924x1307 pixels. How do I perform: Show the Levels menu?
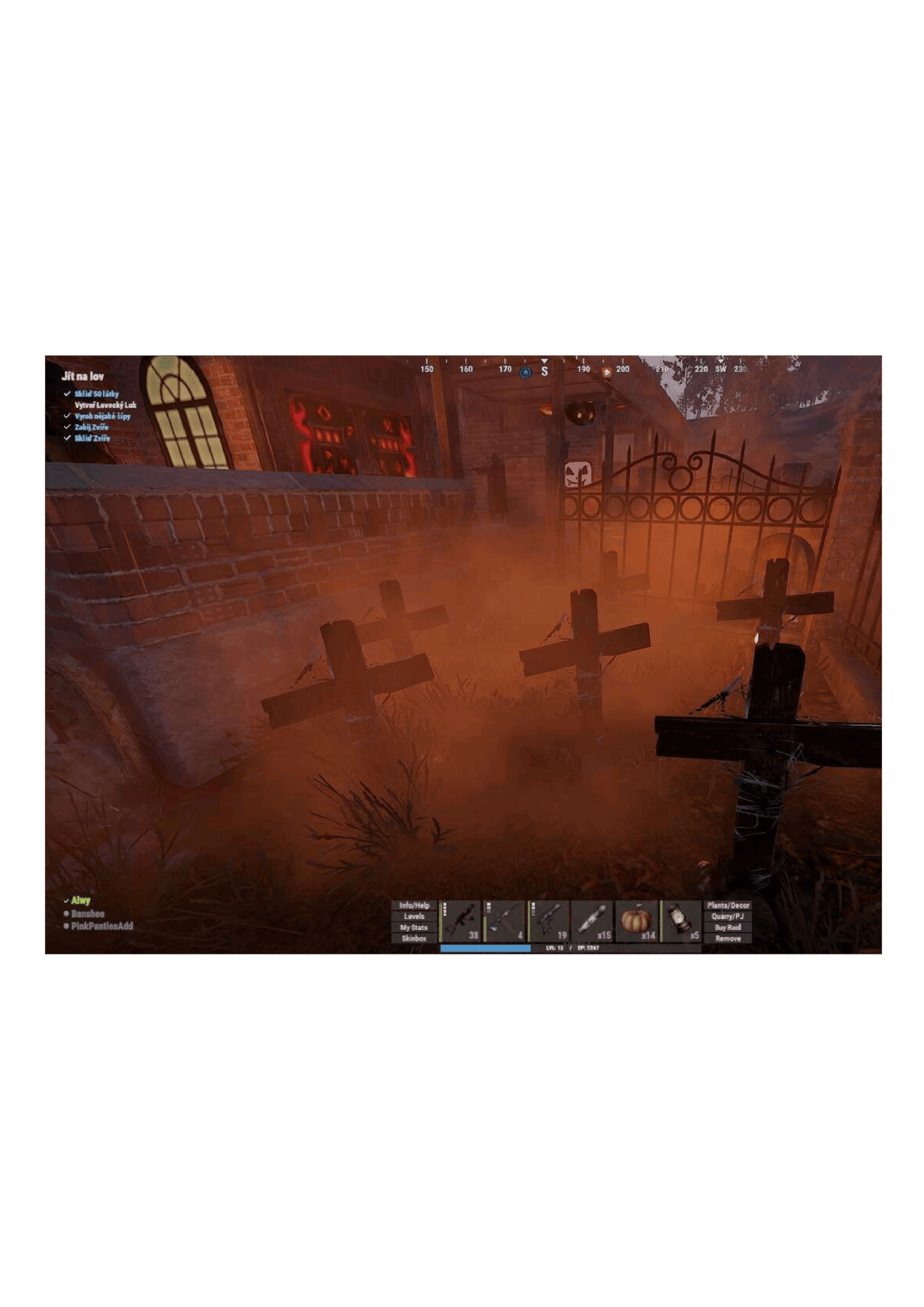coord(414,916)
